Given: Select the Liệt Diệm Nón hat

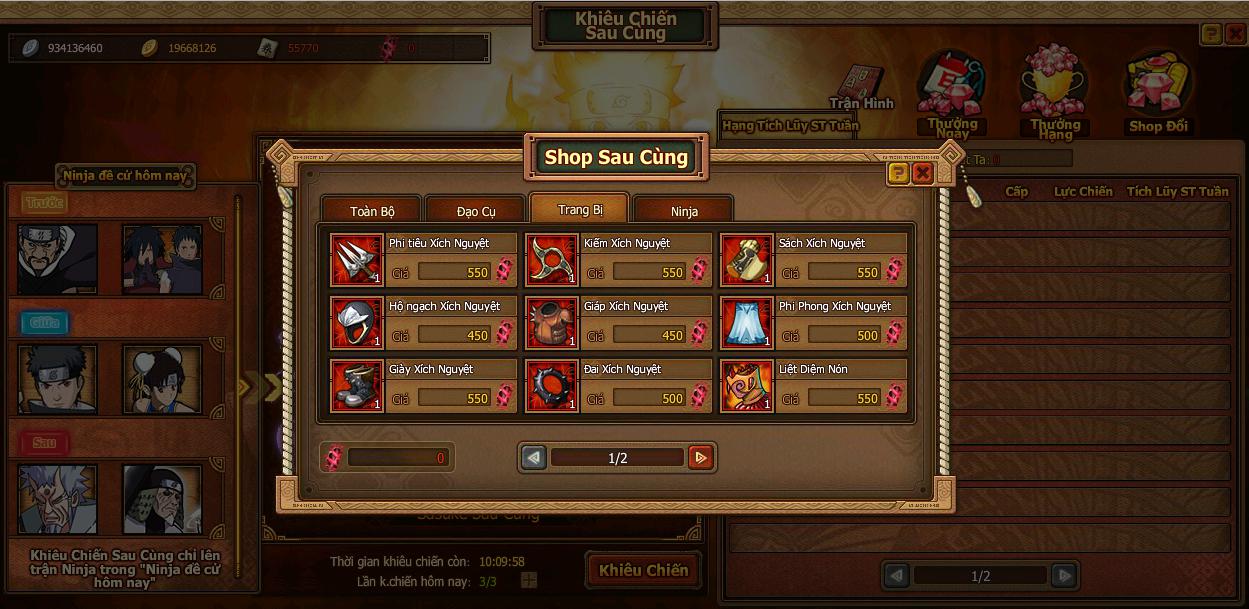Looking at the screenshot, I should tap(746, 386).
